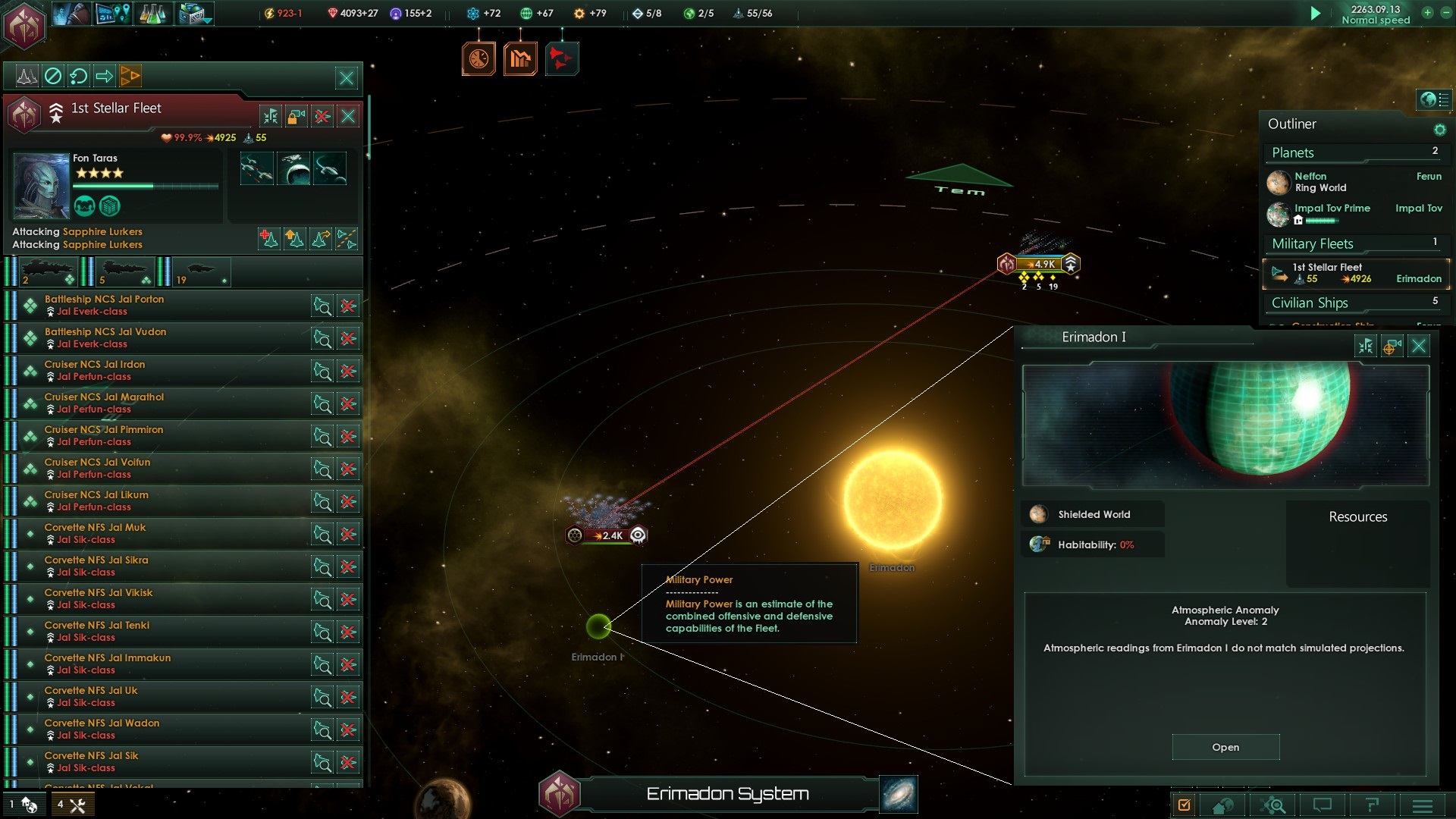Select Neffon Ring World in the Outliner
1456x819 pixels.
[x=1320, y=182]
